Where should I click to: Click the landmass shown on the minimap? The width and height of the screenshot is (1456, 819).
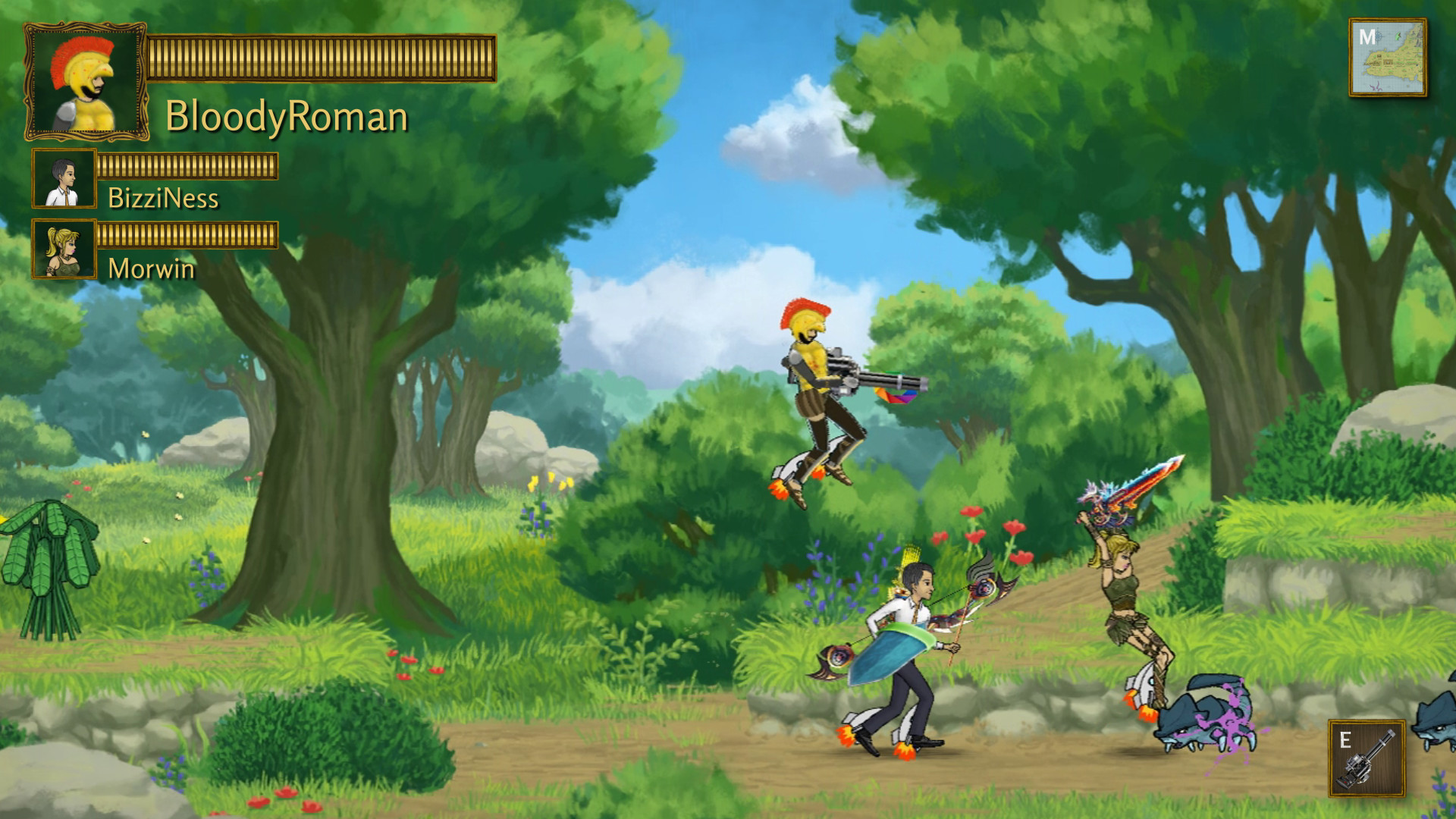coord(1395,64)
